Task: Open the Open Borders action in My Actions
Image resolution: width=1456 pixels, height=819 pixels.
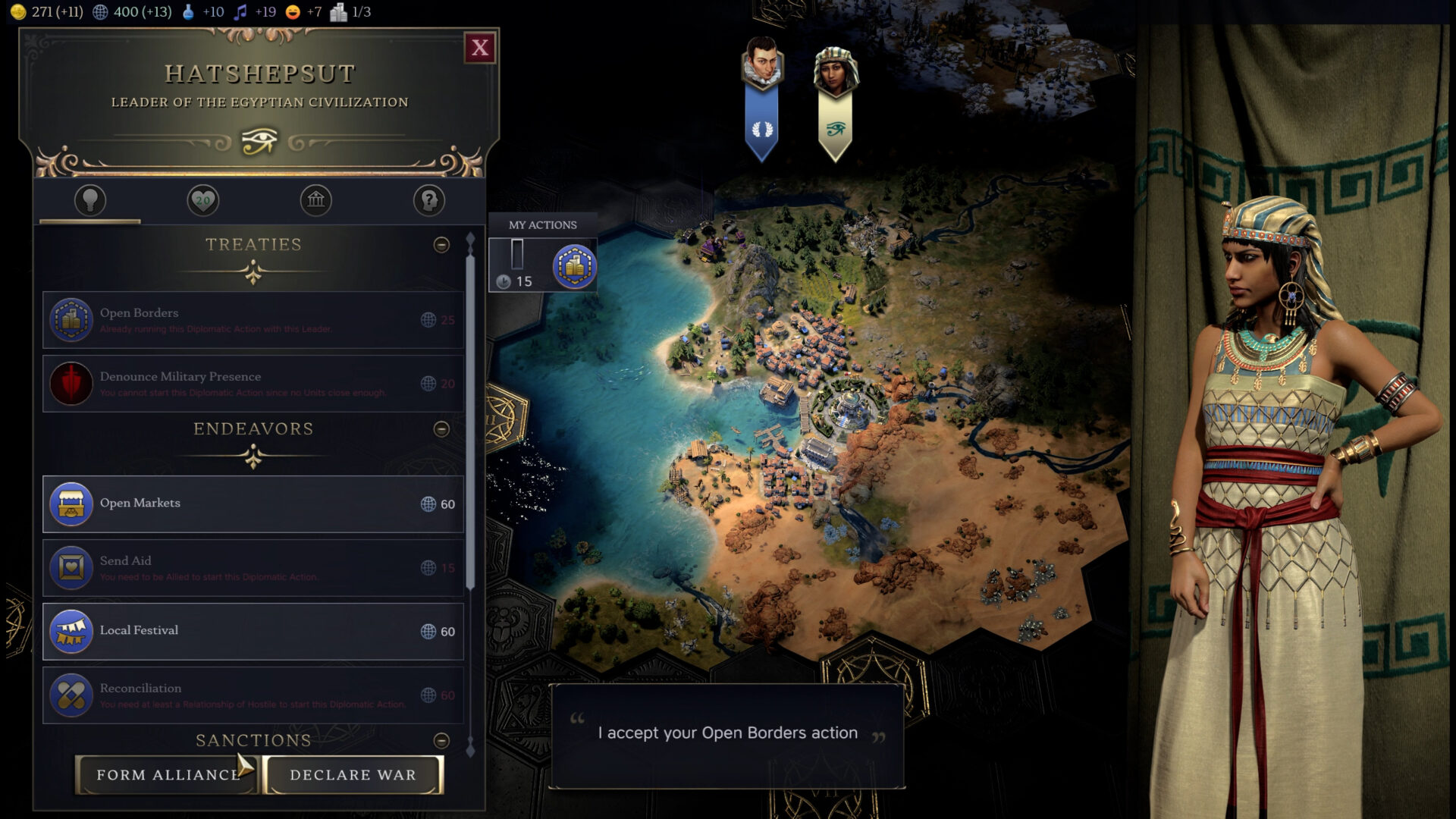Action: point(576,265)
